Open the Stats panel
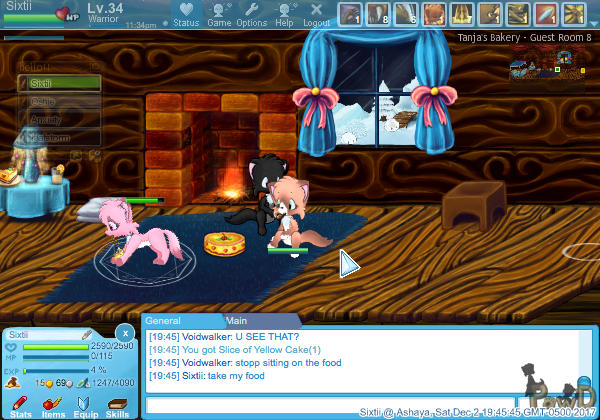This screenshot has height=420, width=600. point(20,404)
